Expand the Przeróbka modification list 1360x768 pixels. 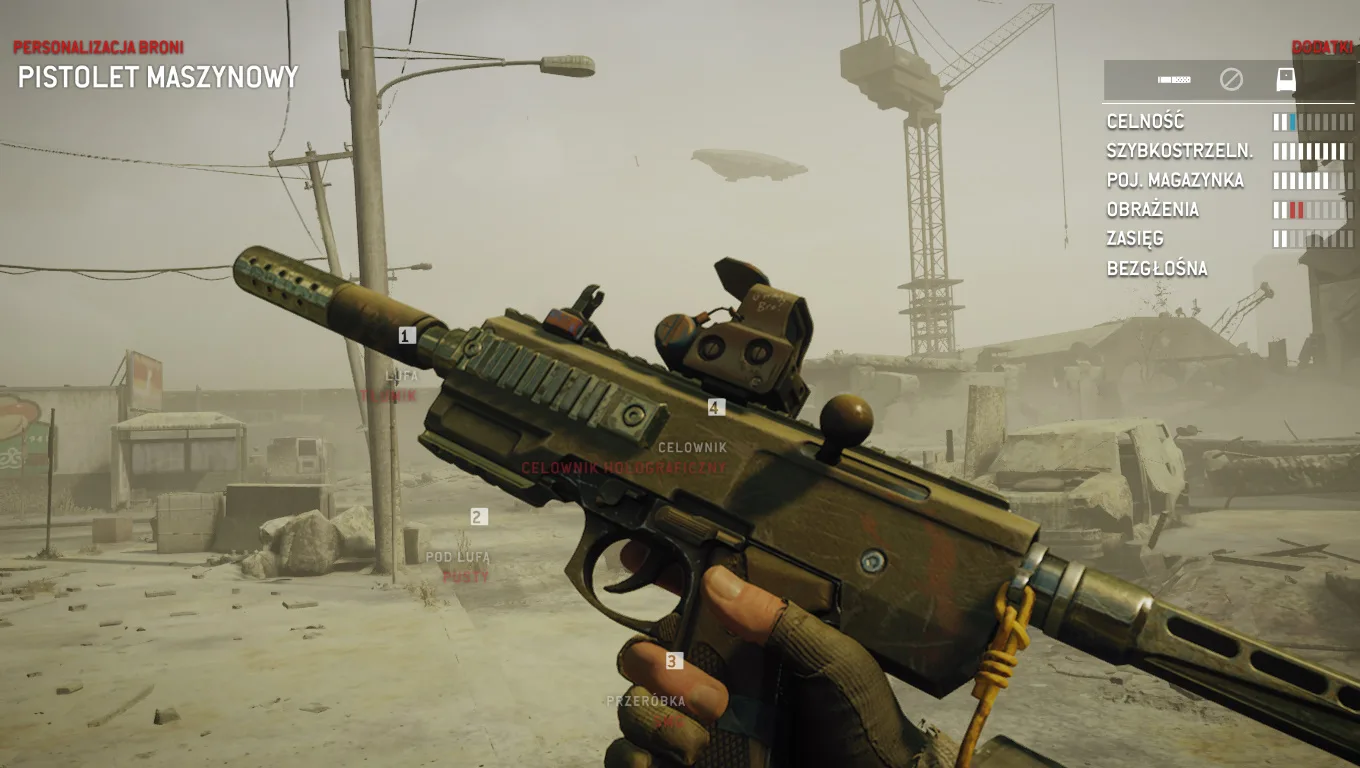click(x=645, y=700)
